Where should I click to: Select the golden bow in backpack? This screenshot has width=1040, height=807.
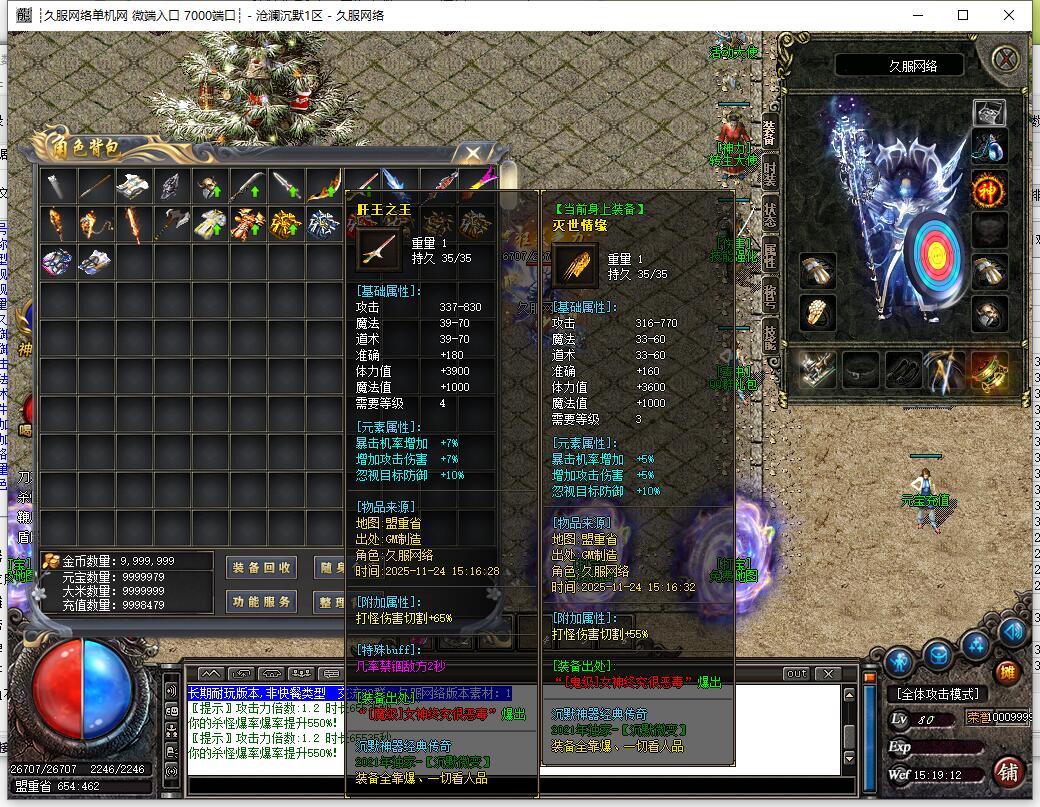[x=323, y=185]
